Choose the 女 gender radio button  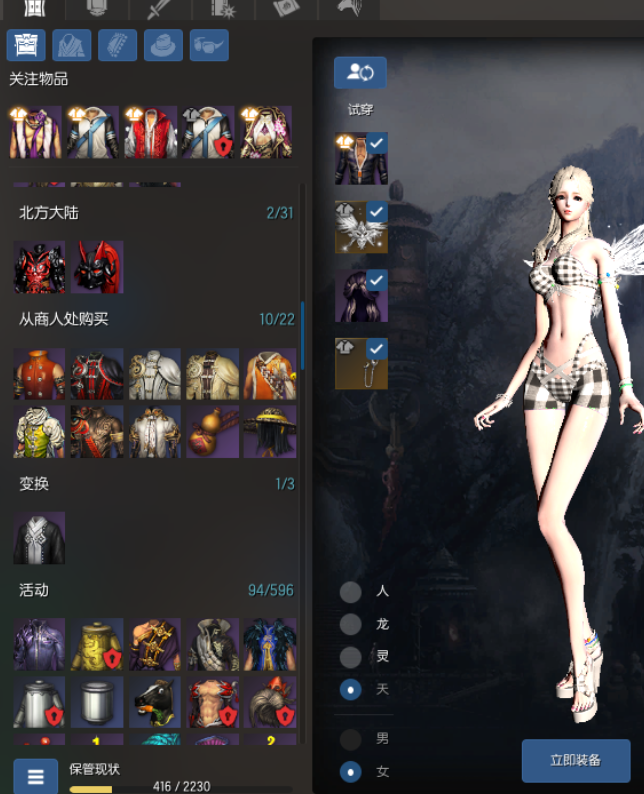point(351,772)
